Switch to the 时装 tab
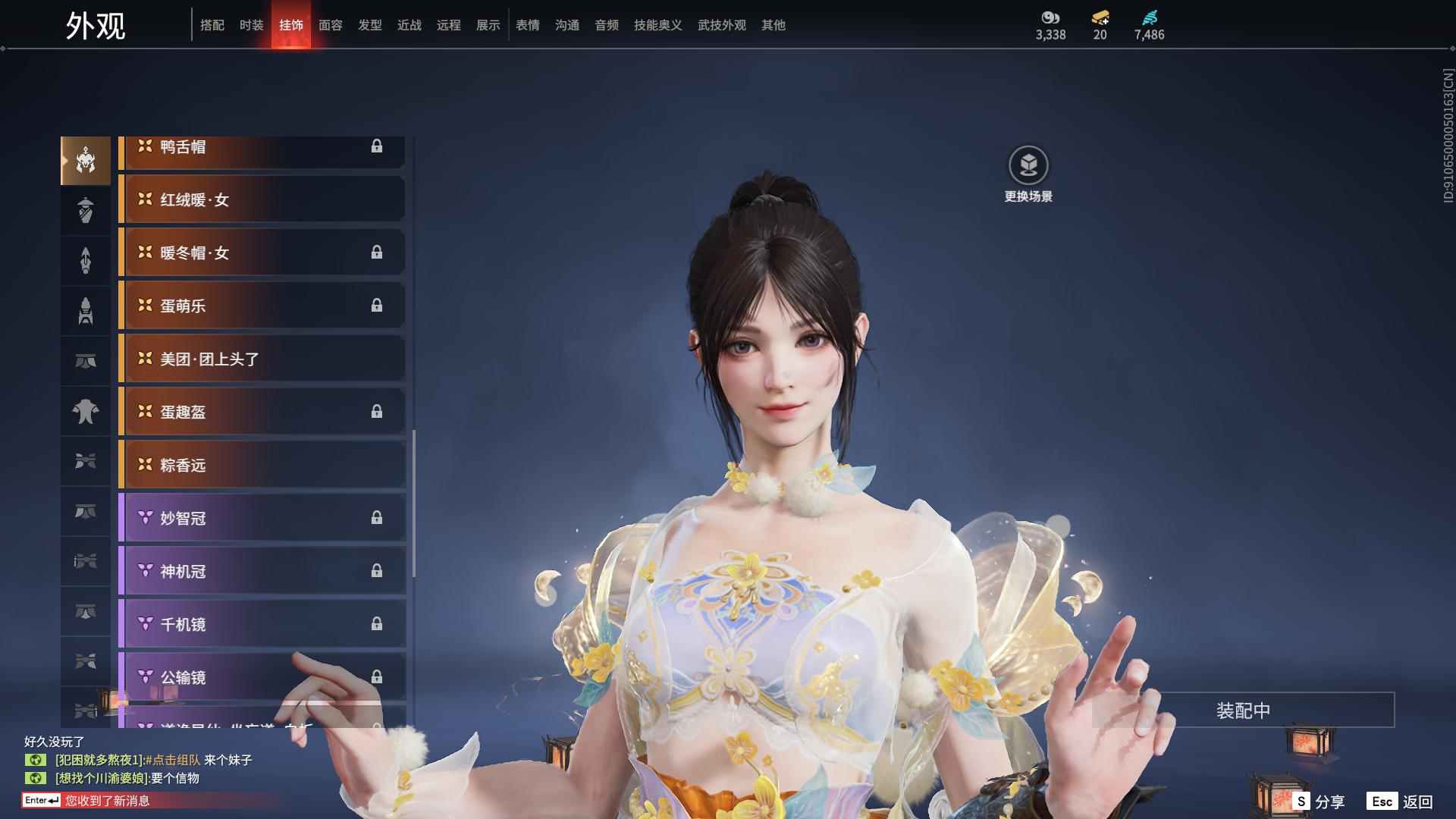The image size is (1456, 819). (250, 24)
